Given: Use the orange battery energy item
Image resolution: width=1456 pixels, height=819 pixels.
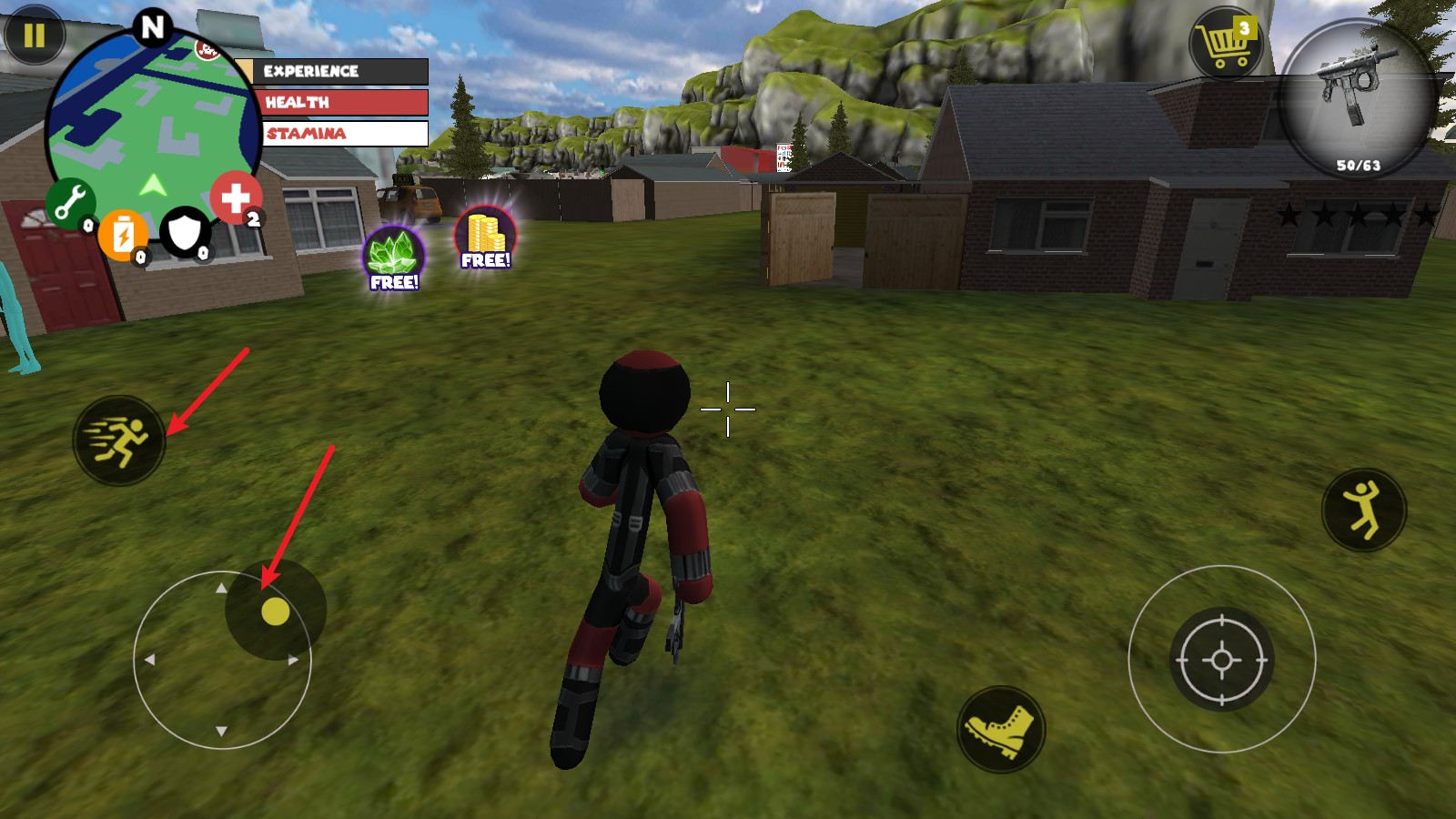Looking at the screenshot, I should 122,235.
